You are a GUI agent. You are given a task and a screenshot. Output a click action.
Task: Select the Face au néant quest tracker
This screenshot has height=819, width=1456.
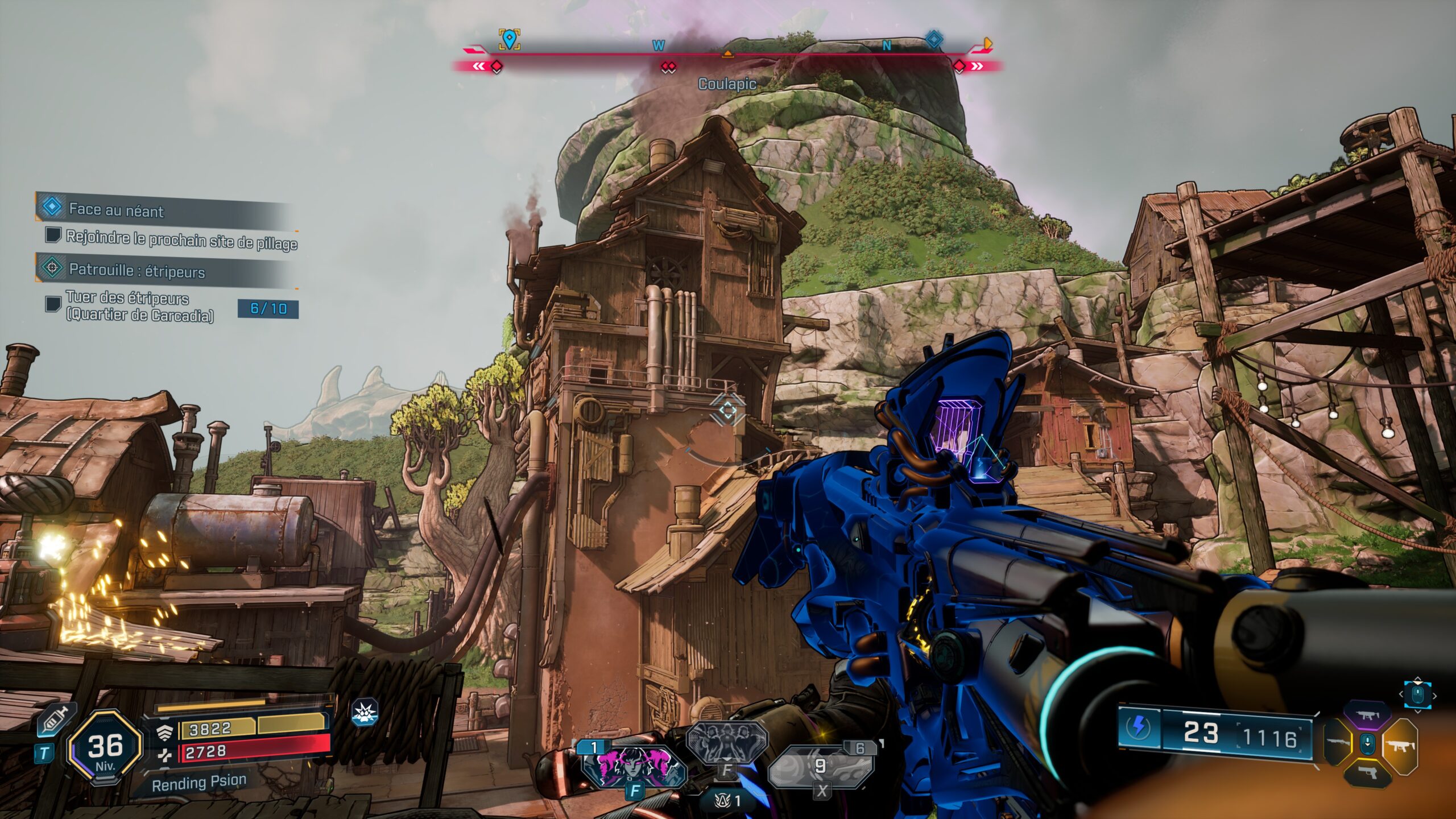(116, 209)
